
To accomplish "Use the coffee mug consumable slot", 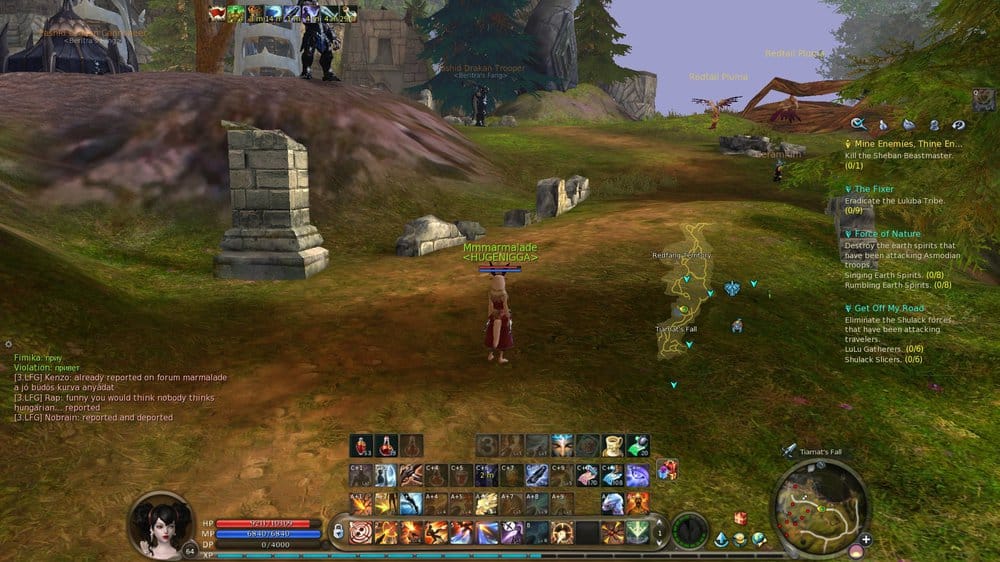I will pos(612,446).
